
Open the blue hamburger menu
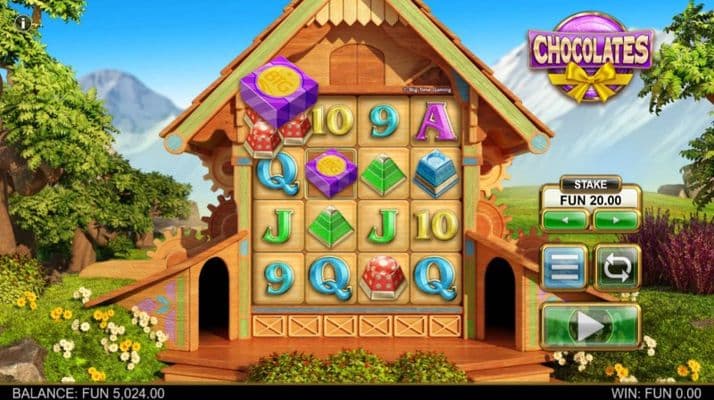coord(564,267)
